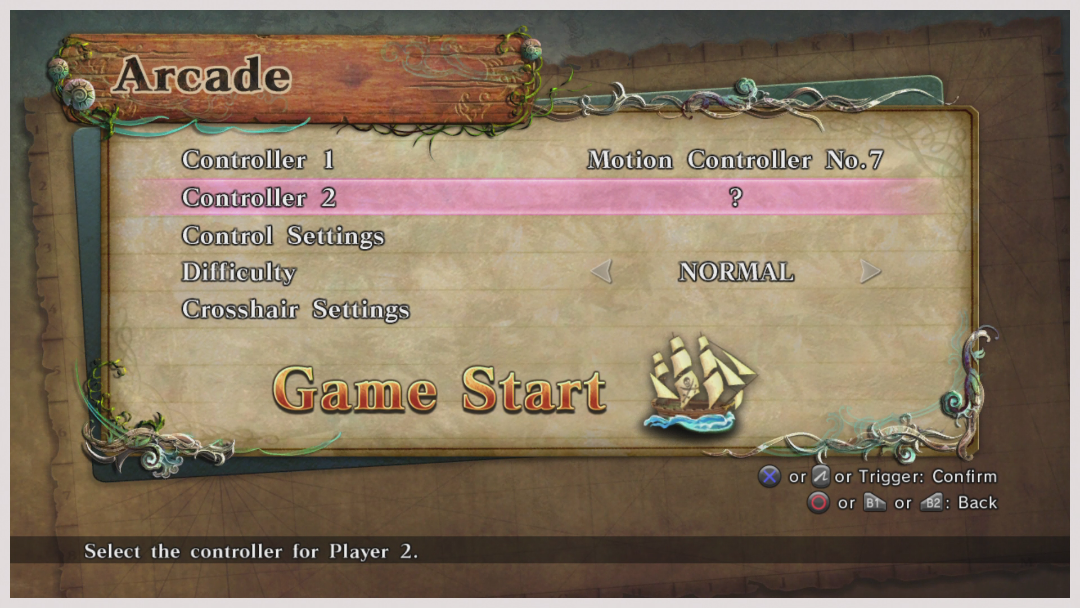Image resolution: width=1080 pixels, height=608 pixels.
Task: Click the Game Start button
Action: click(439, 390)
